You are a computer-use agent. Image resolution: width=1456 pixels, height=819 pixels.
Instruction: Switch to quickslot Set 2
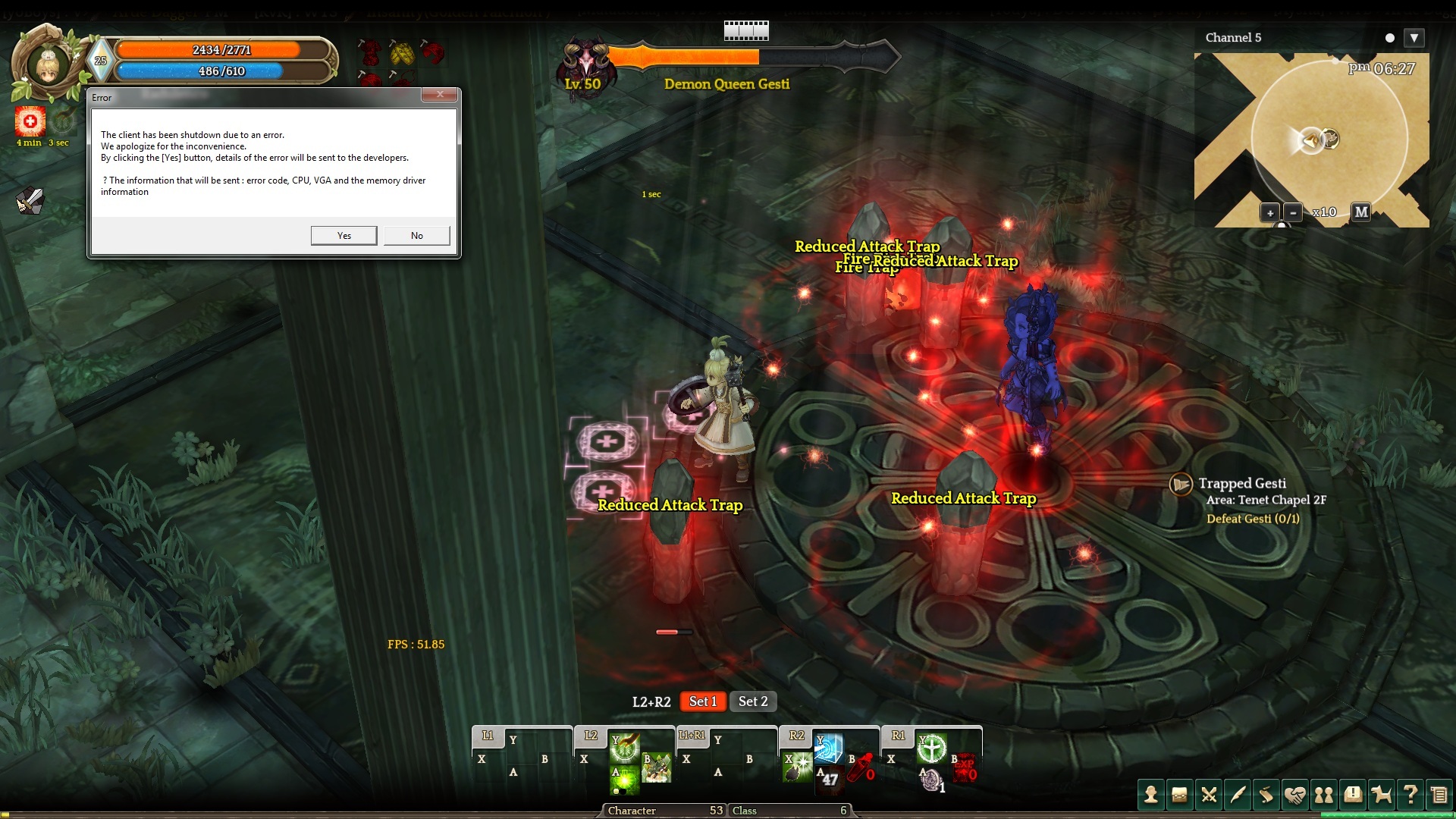point(753,701)
